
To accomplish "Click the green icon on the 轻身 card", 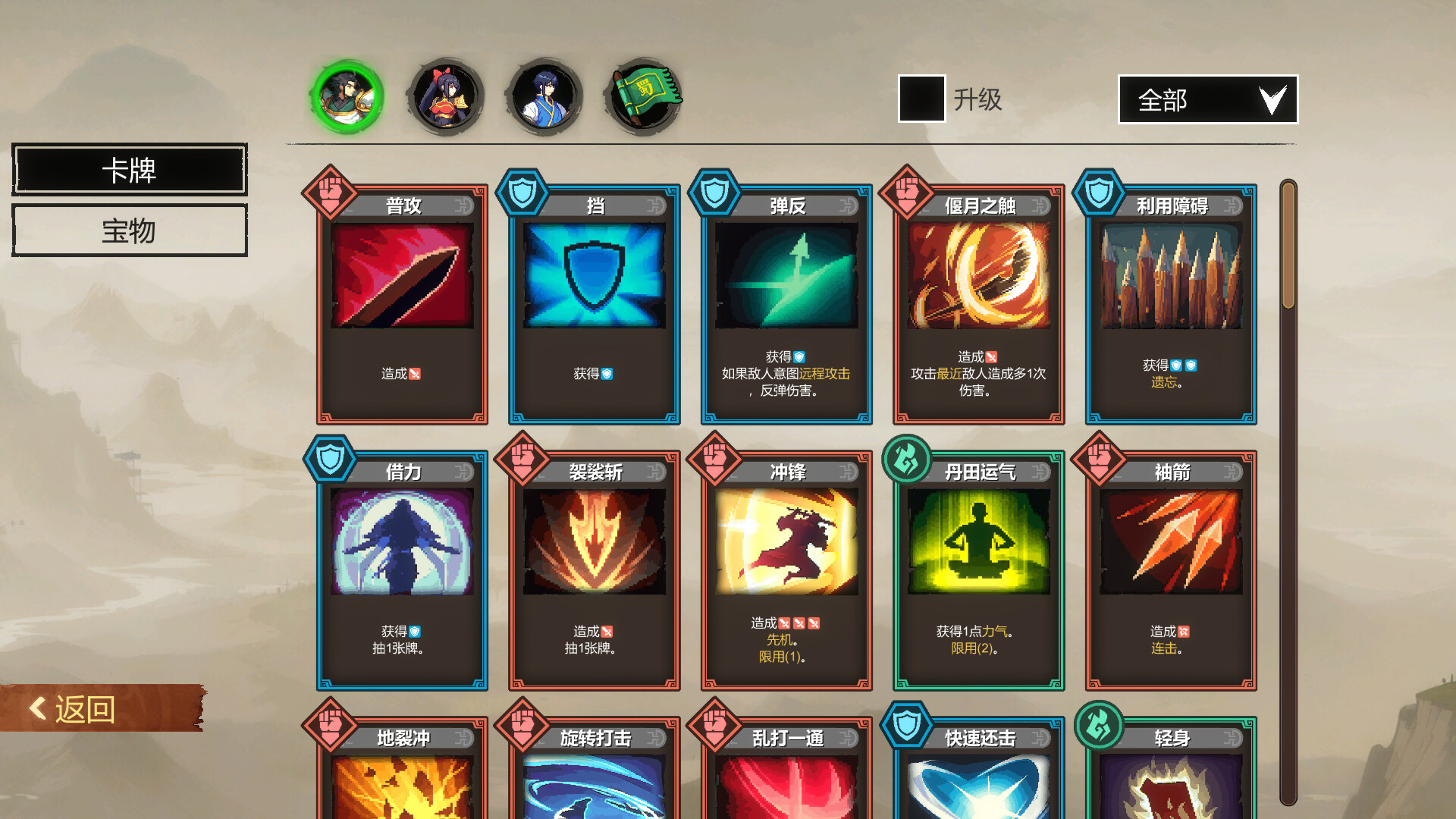I will [1101, 727].
